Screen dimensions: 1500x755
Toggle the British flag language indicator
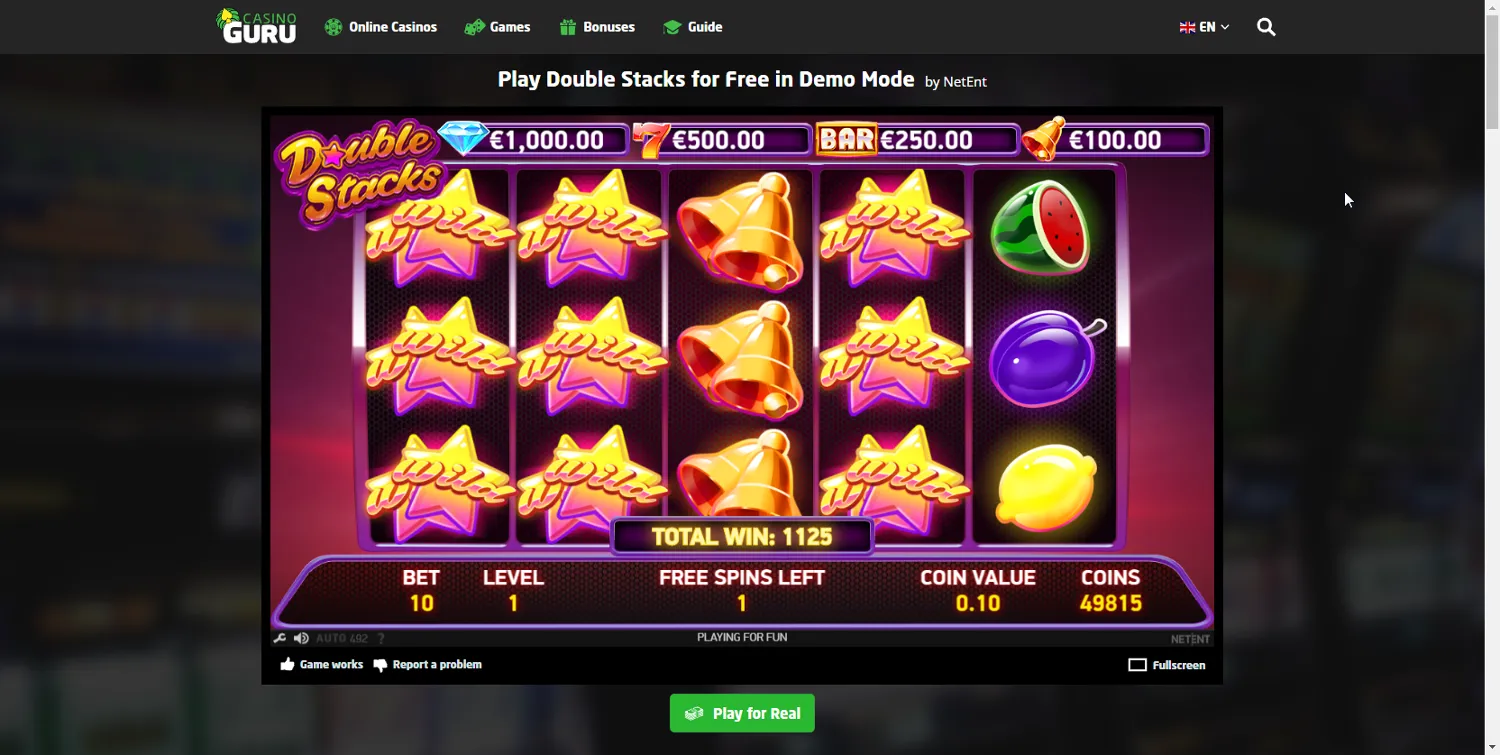tap(1186, 27)
